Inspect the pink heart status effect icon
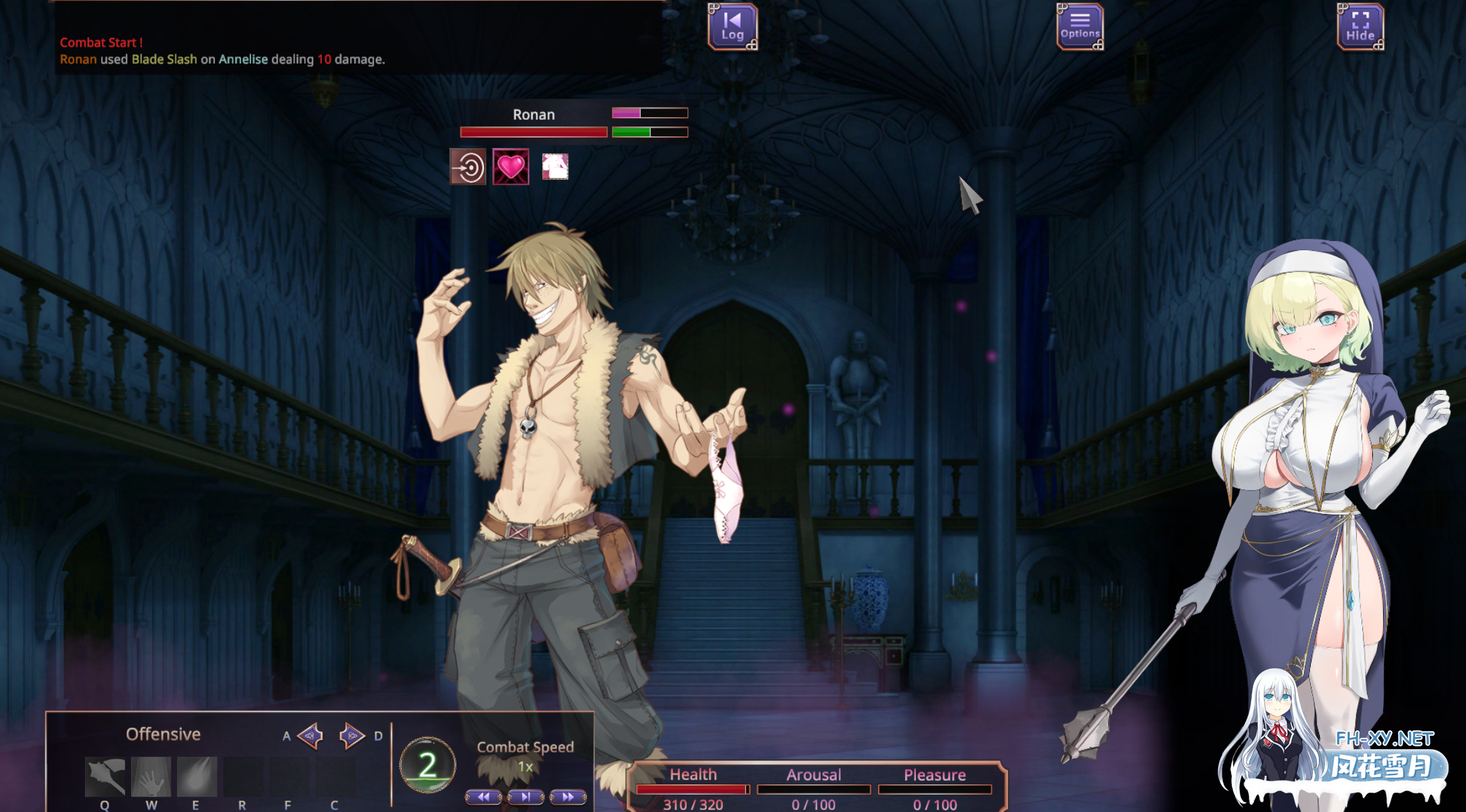This screenshot has height=812, width=1466. click(x=511, y=167)
